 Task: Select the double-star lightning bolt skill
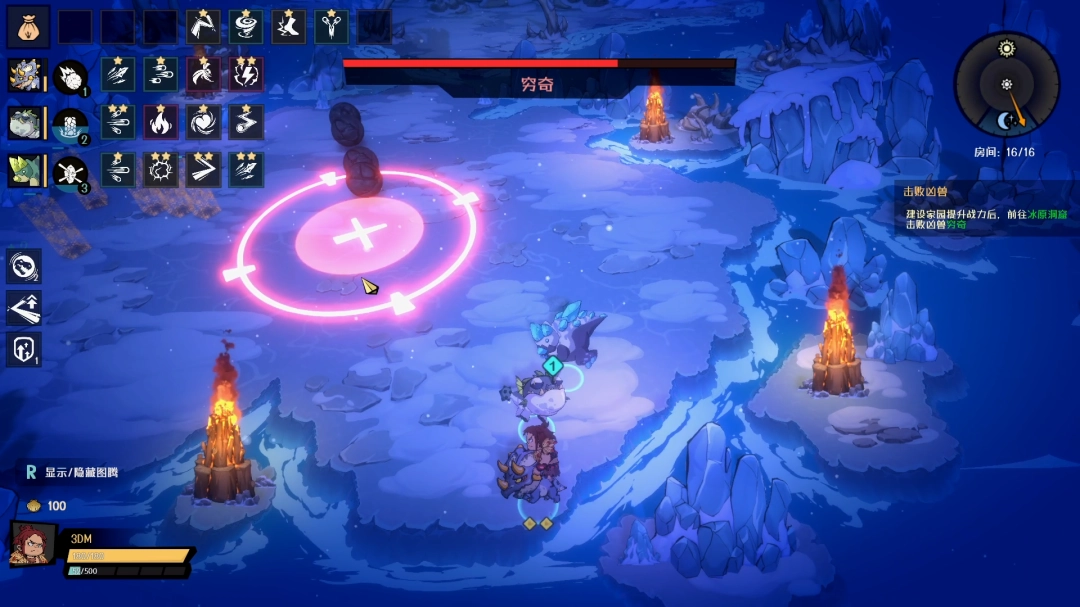(x=246, y=74)
